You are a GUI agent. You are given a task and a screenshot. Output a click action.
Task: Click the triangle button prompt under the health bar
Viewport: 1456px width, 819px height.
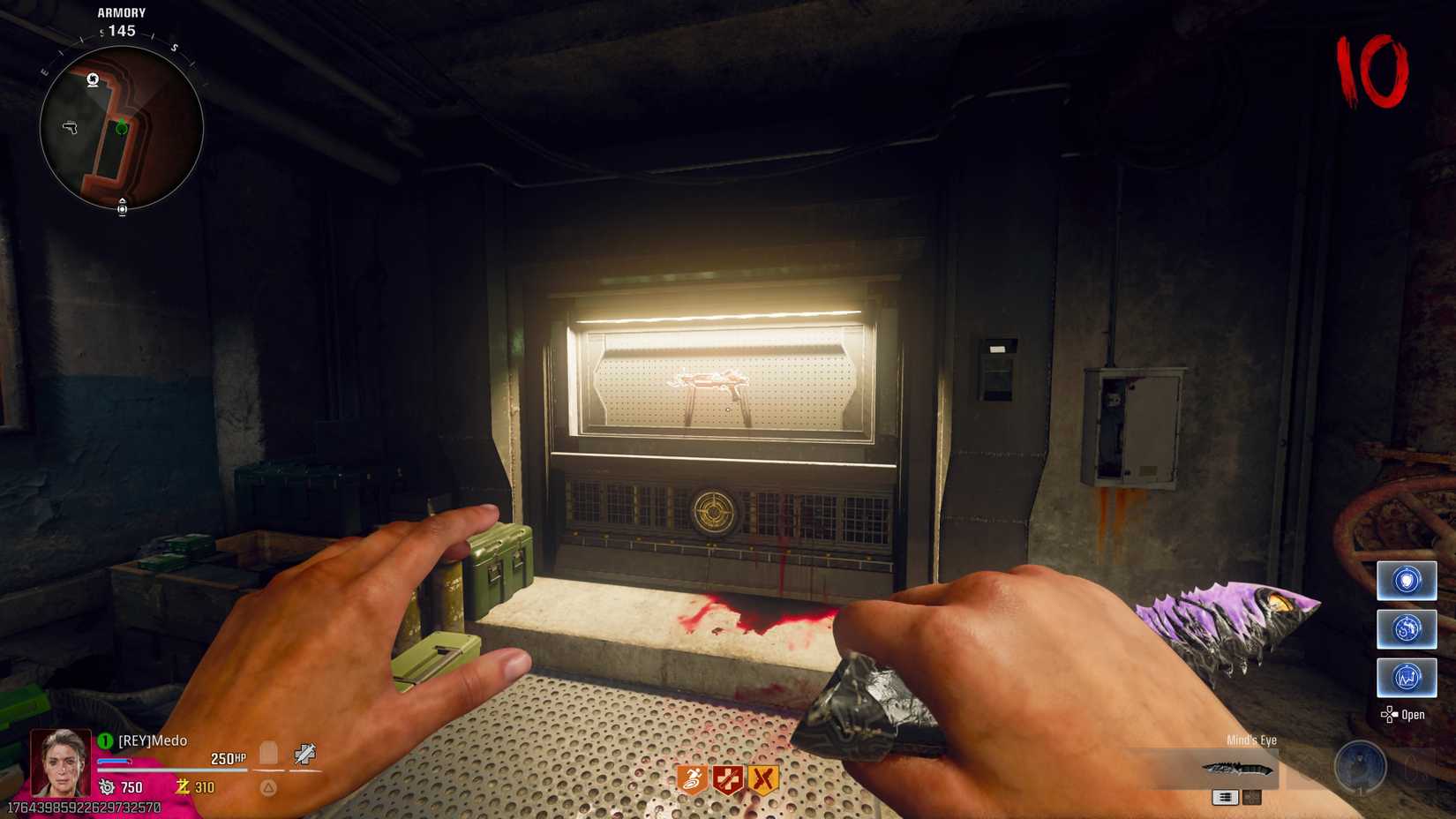tap(267, 788)
